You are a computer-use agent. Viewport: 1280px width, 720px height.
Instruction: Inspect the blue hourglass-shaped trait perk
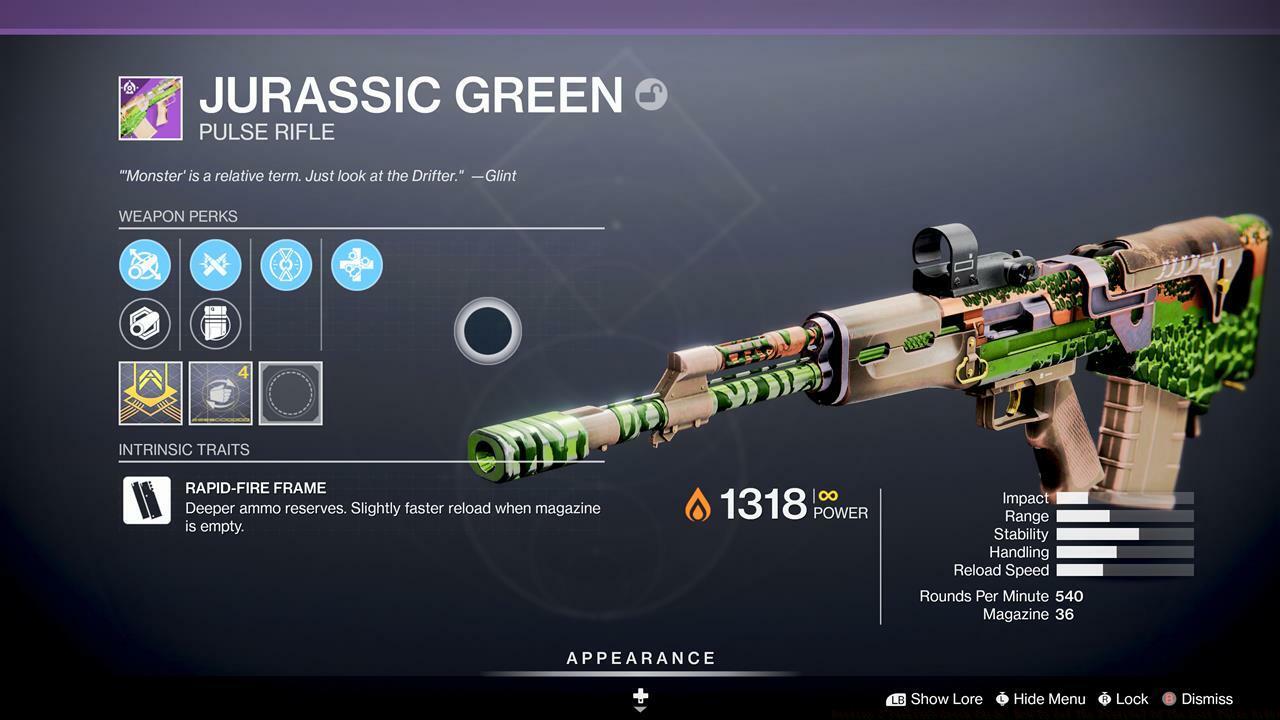(x=286, y=265)
